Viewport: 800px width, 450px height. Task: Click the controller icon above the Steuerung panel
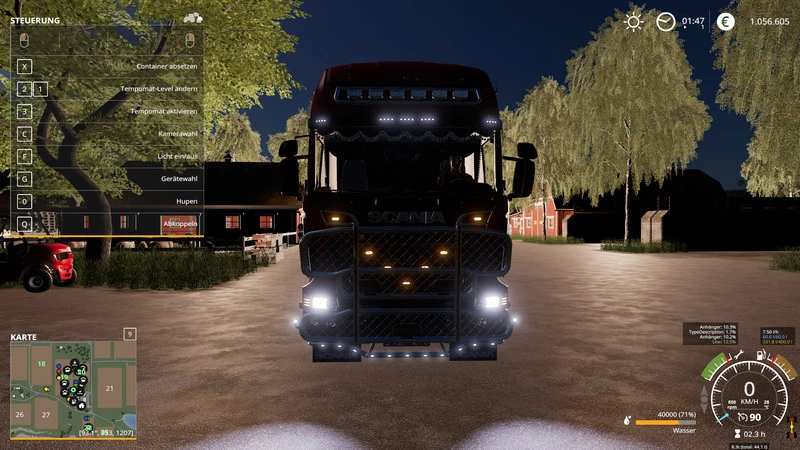click(x=192, y=18)
